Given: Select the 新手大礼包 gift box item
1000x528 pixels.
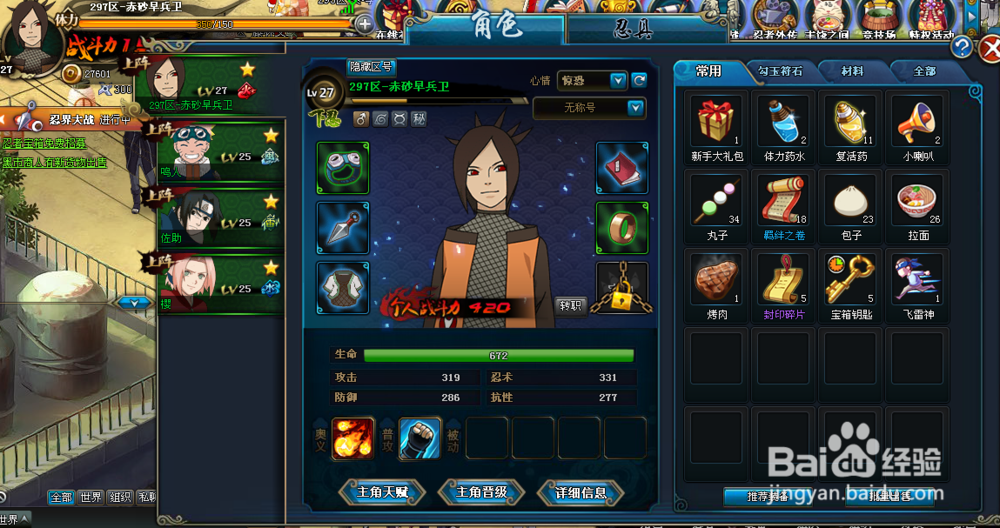Looking at the screenshot, I should tap(714, 123).
